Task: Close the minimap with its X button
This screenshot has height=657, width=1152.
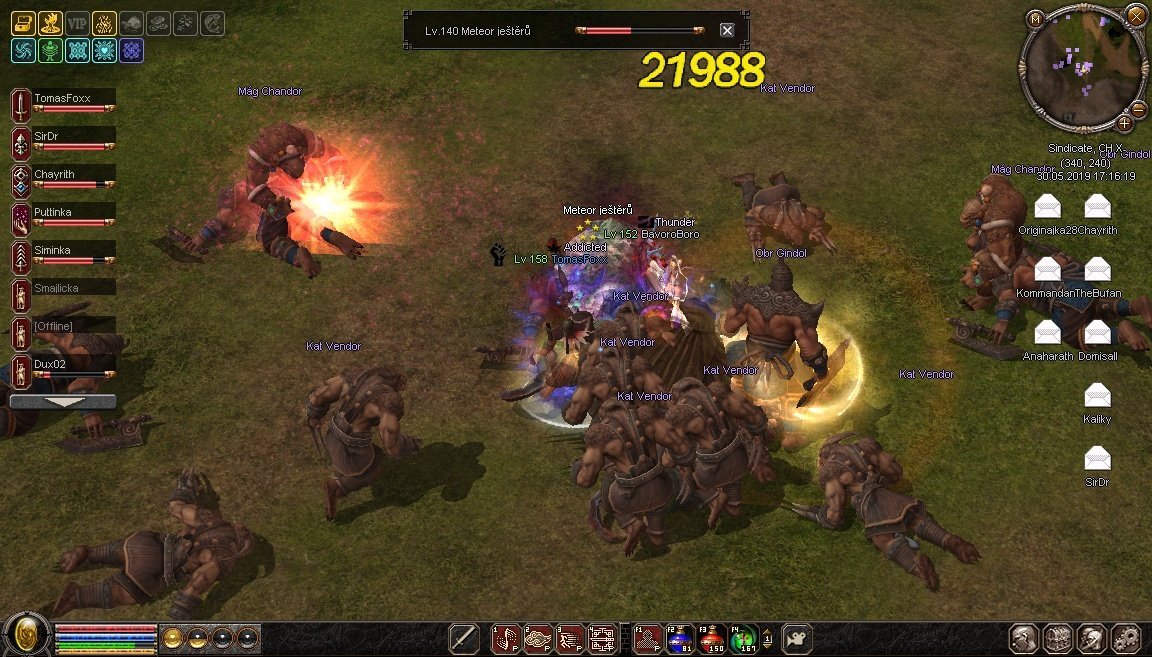Action: pyautogui.click(x=1135, y=14)
